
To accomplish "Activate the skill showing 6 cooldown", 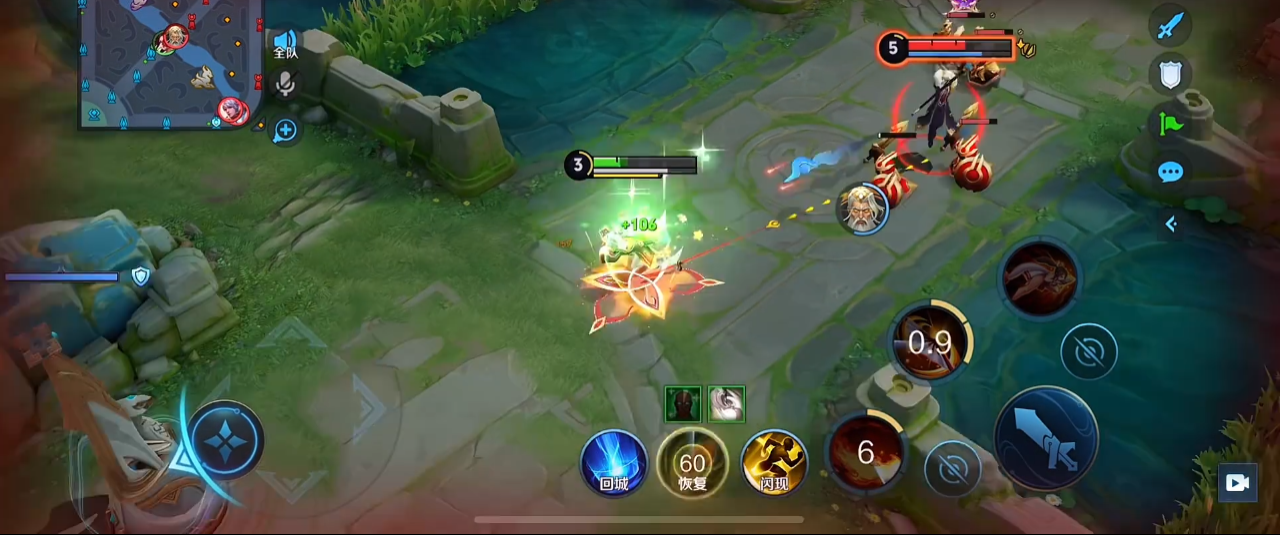I will (x=866, y=453).
